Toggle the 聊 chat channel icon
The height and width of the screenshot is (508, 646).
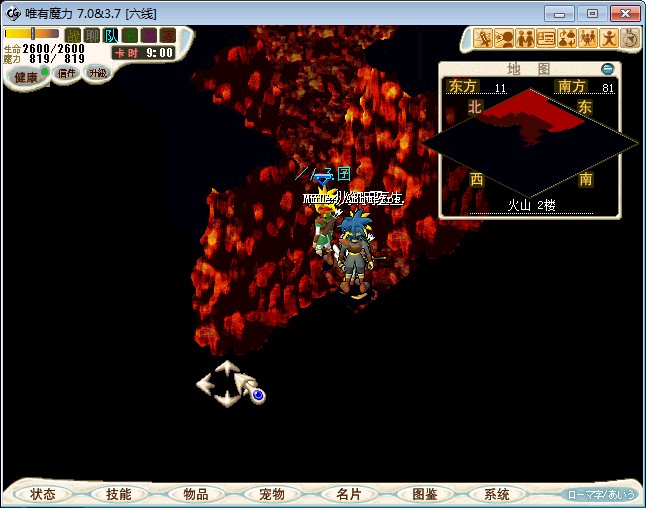point(92,36)
